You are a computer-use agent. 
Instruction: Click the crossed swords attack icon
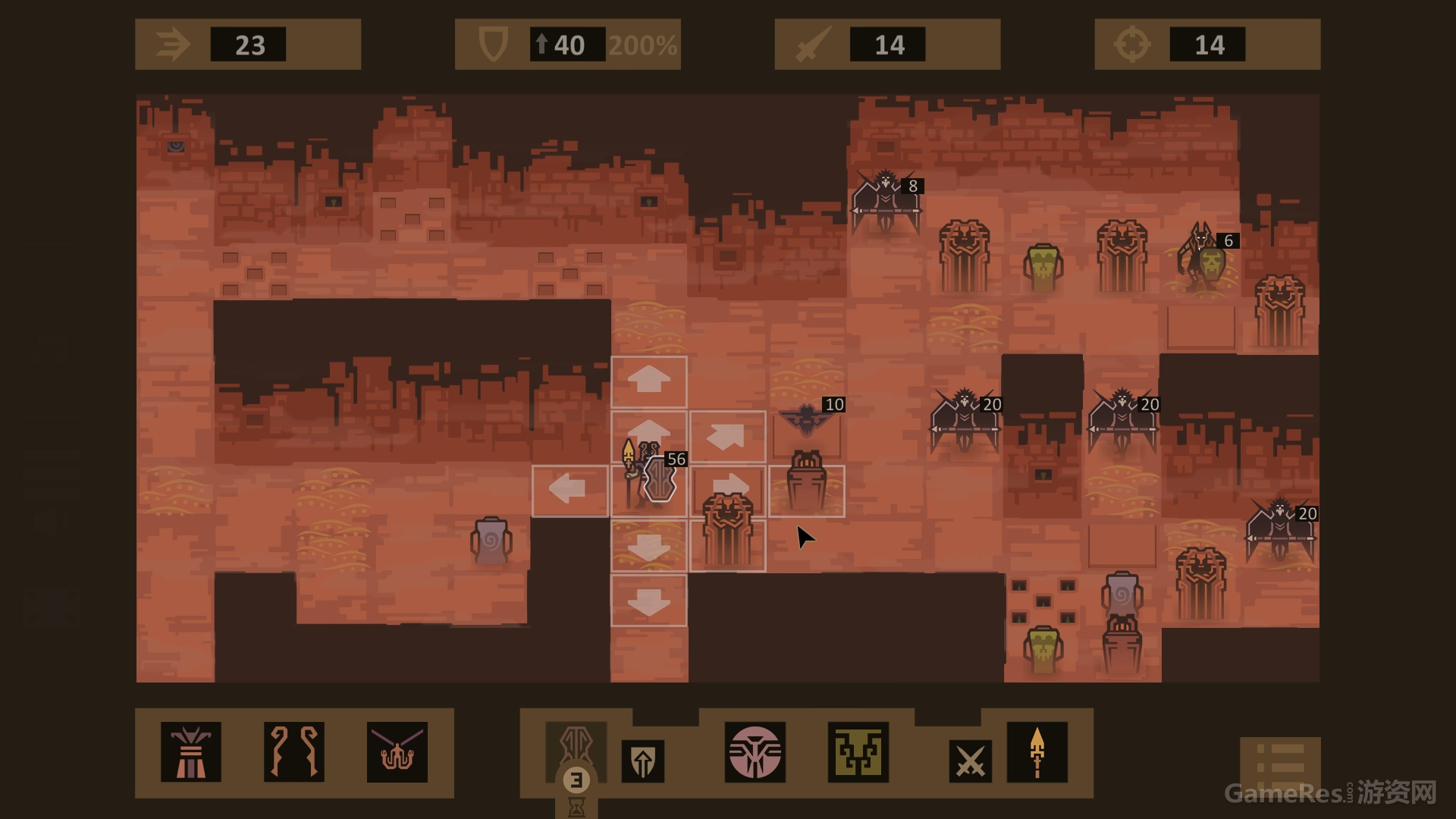point(970,761)
